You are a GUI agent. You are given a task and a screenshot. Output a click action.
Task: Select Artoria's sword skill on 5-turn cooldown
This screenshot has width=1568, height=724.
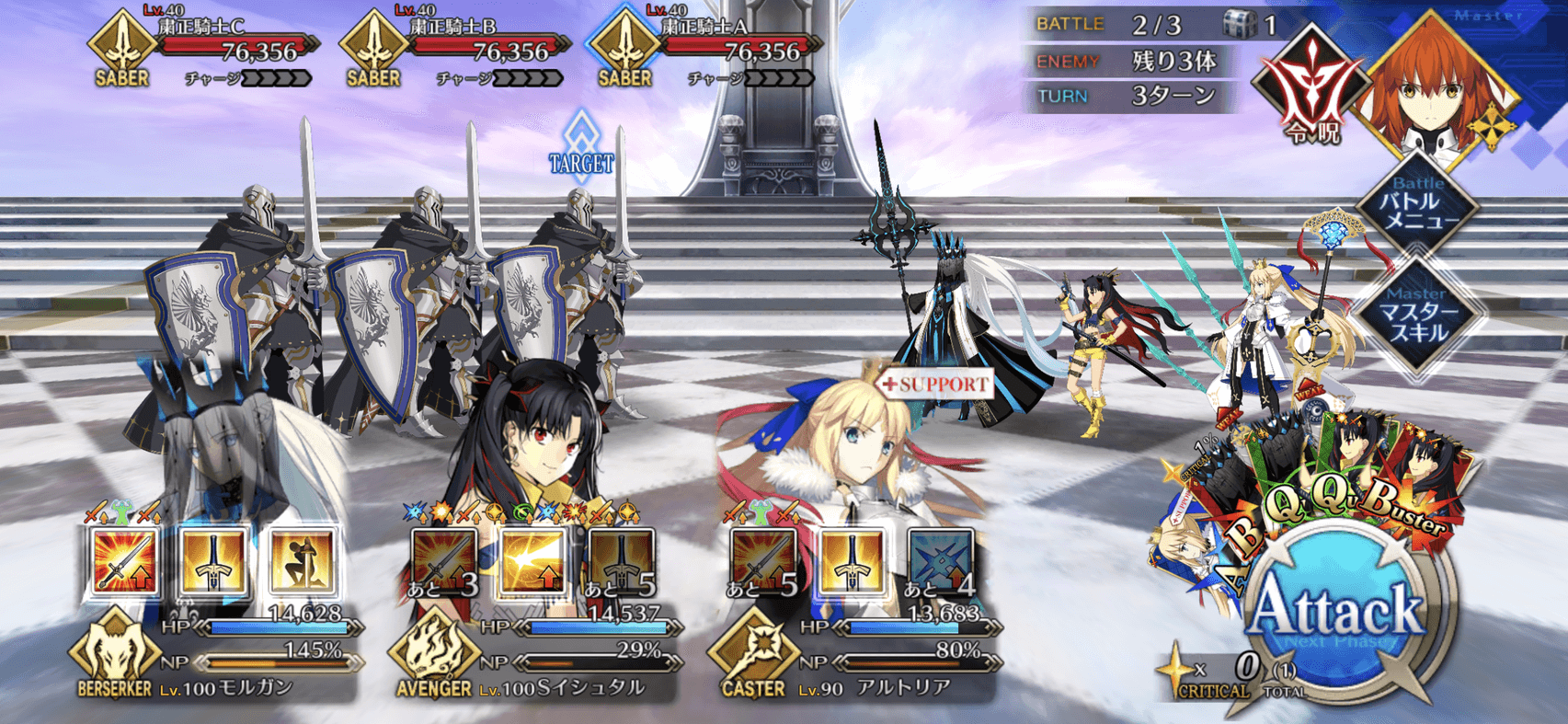(x=764, y=561)
